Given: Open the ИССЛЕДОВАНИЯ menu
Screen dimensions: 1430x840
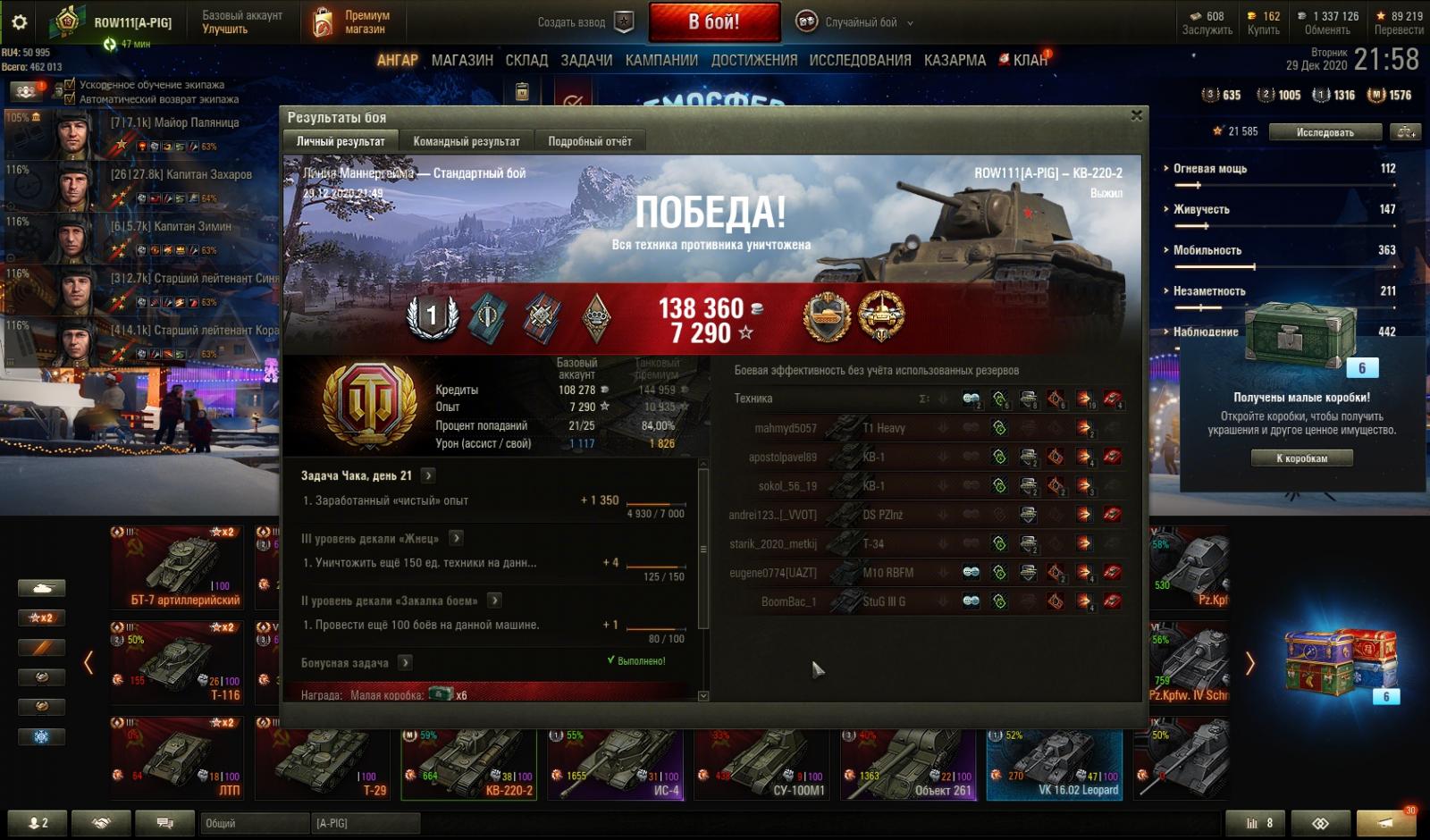Looking at the screenshot, I should point(860,60).
